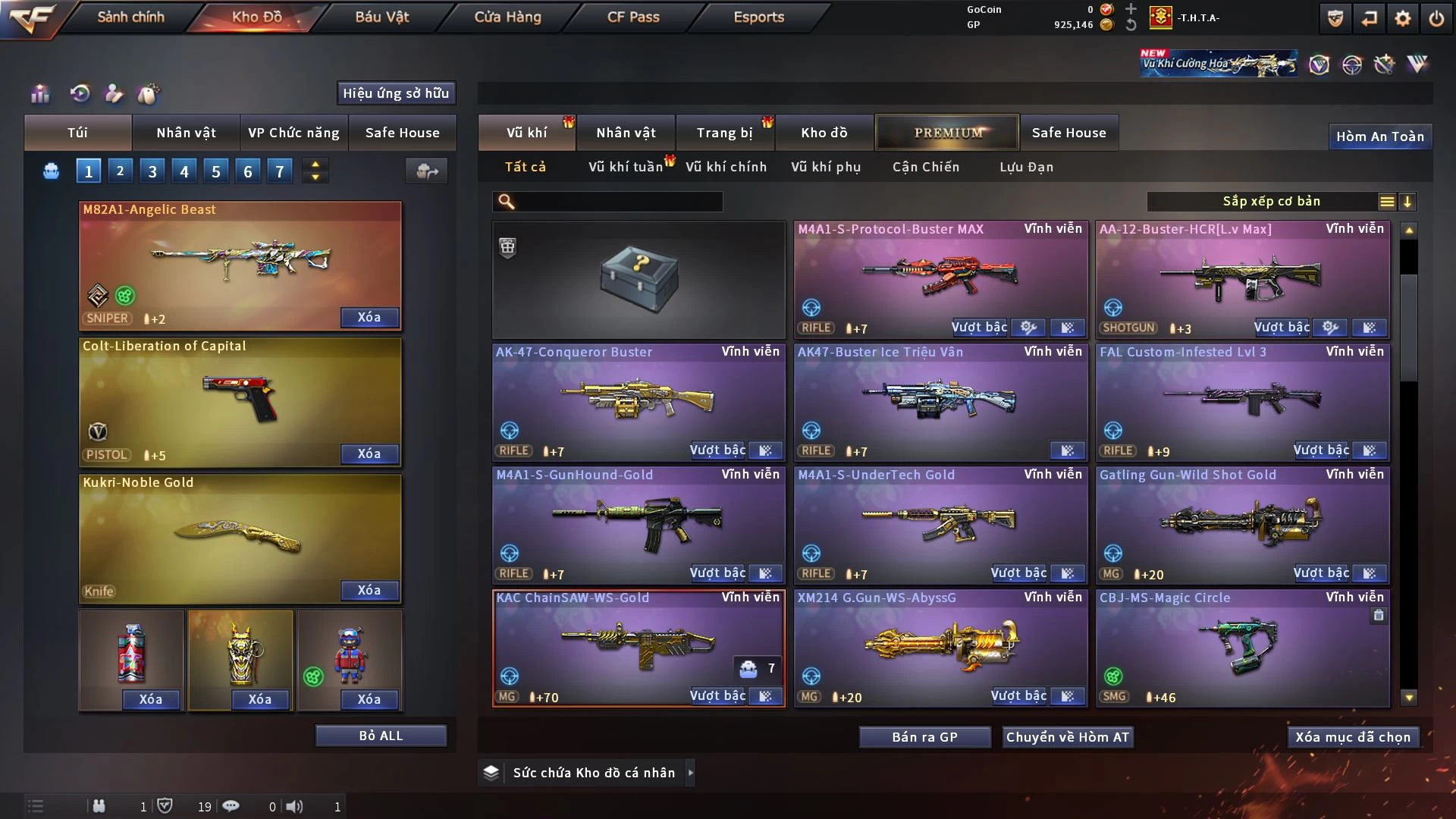Click Bỏ ALL to unequip everything

pyautogui.click(x=381, y=736)
